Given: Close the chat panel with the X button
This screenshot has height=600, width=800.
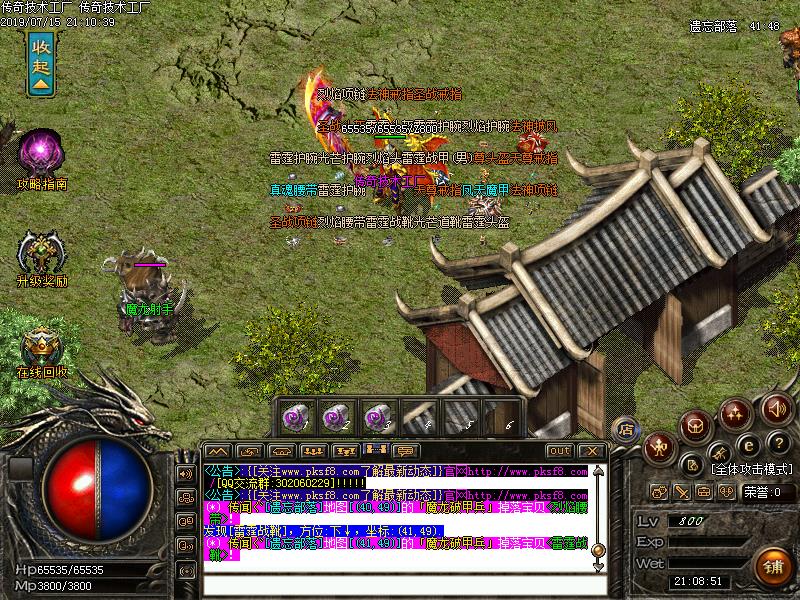Looking at the screenshot, I should click(x=591, y=451).
